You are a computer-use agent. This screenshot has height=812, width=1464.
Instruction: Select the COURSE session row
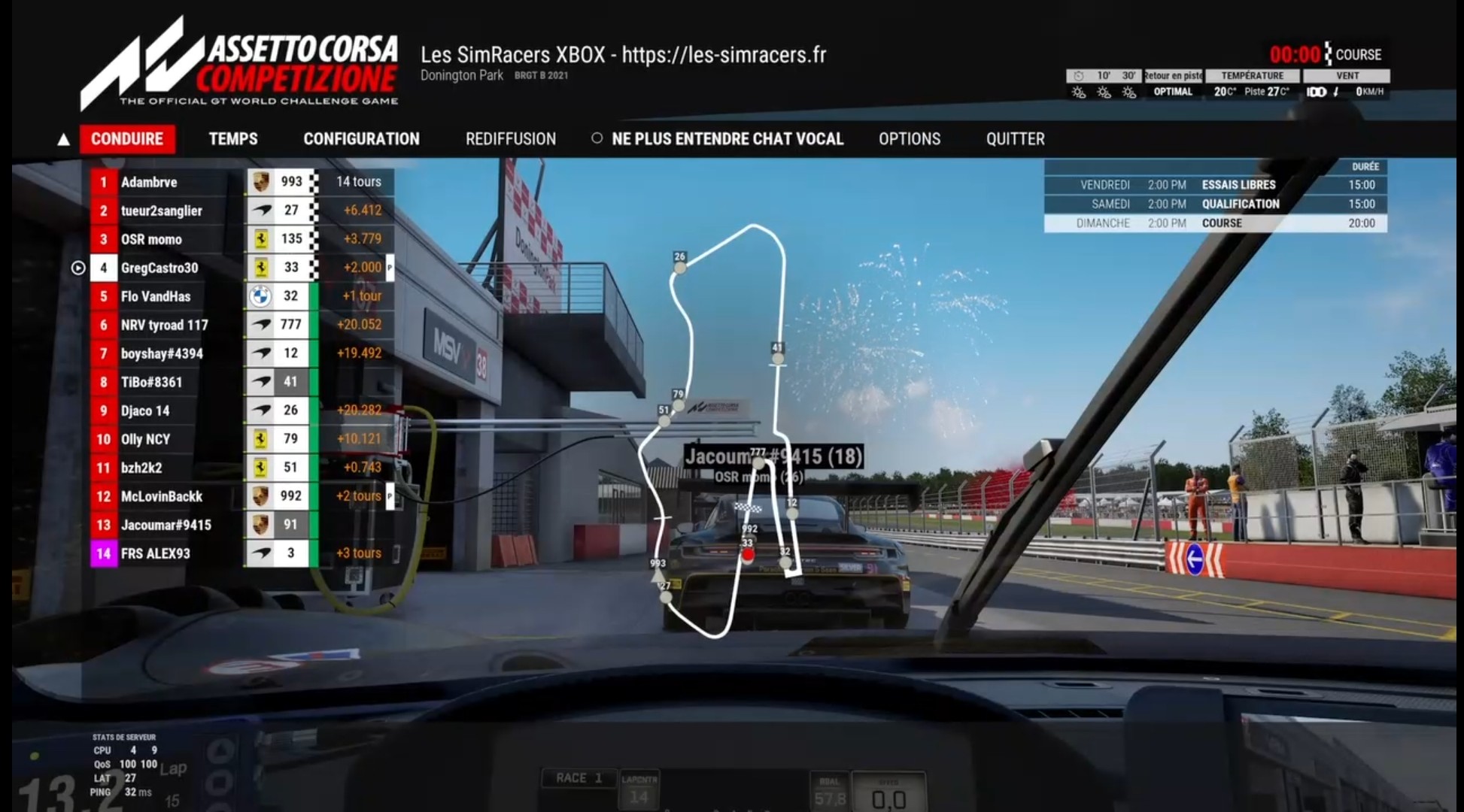tap(1215, 223)
